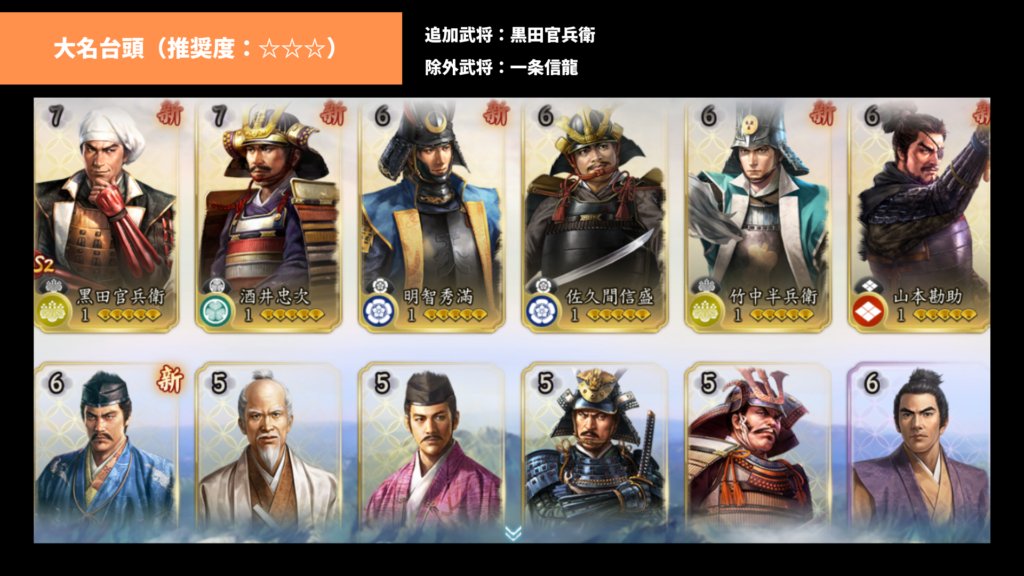Select the red-helmeted armored officer card
This screenshot has width=1024, height=576.
pyautogui.click(x=760, y=445)
